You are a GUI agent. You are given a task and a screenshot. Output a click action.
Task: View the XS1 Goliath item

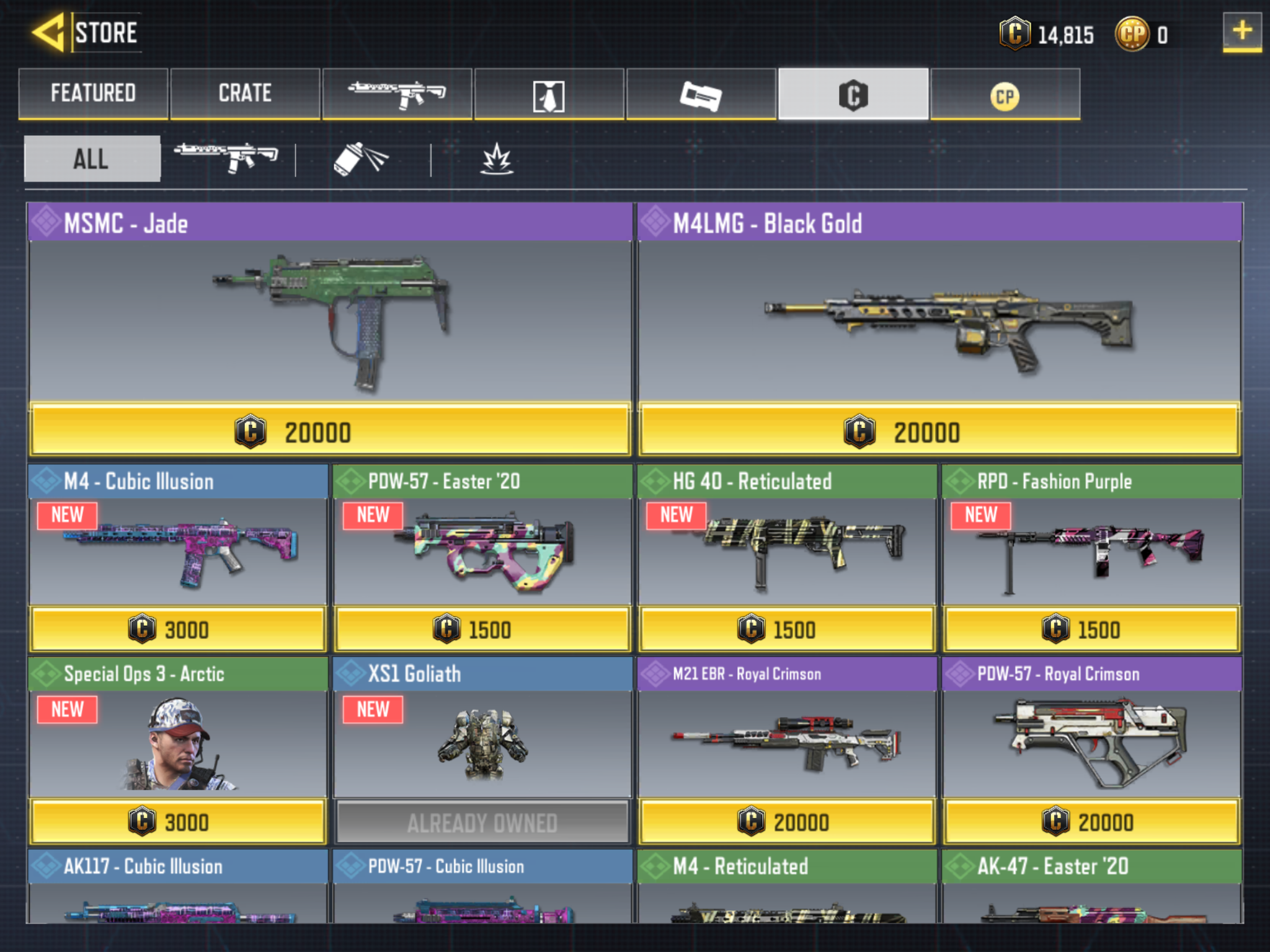pos(482,744)
